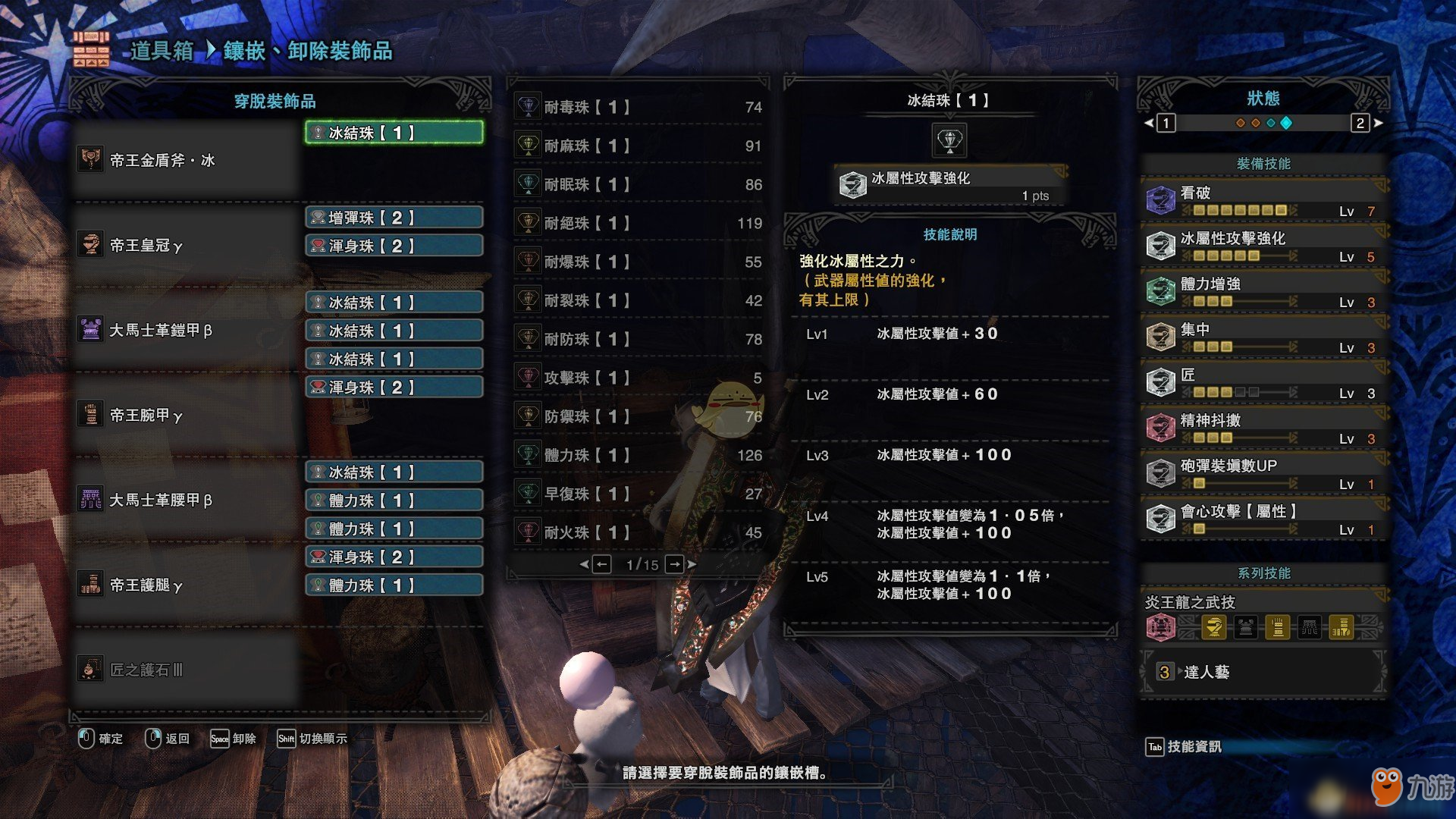
Task: Choose 耐爆珠【1】 from the list
Action: (x=639, y=262)
